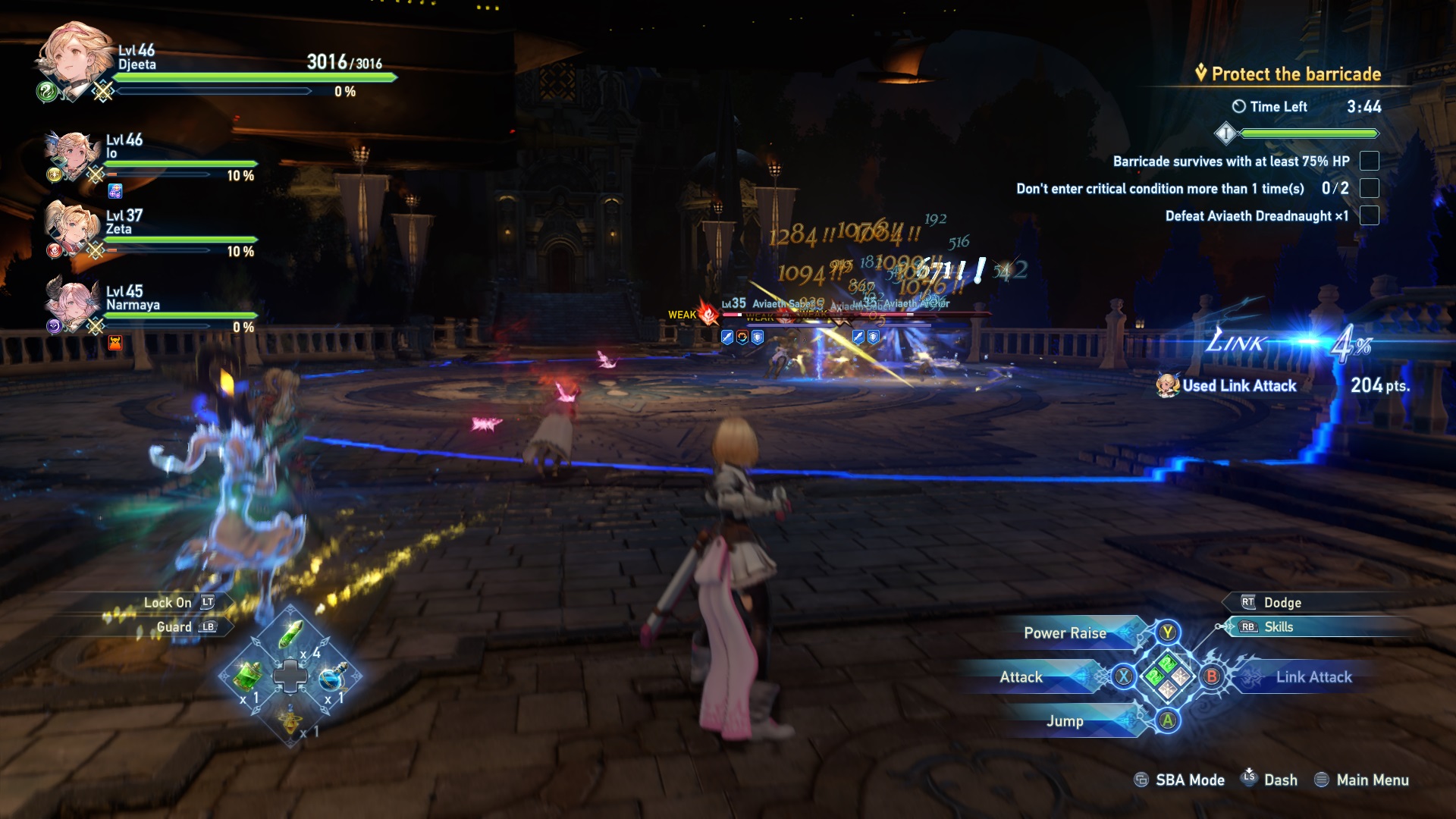This screenshot has width=1456, height=819.
Task: Open the Skills action bar
Action: click(x=1279, y=627)
